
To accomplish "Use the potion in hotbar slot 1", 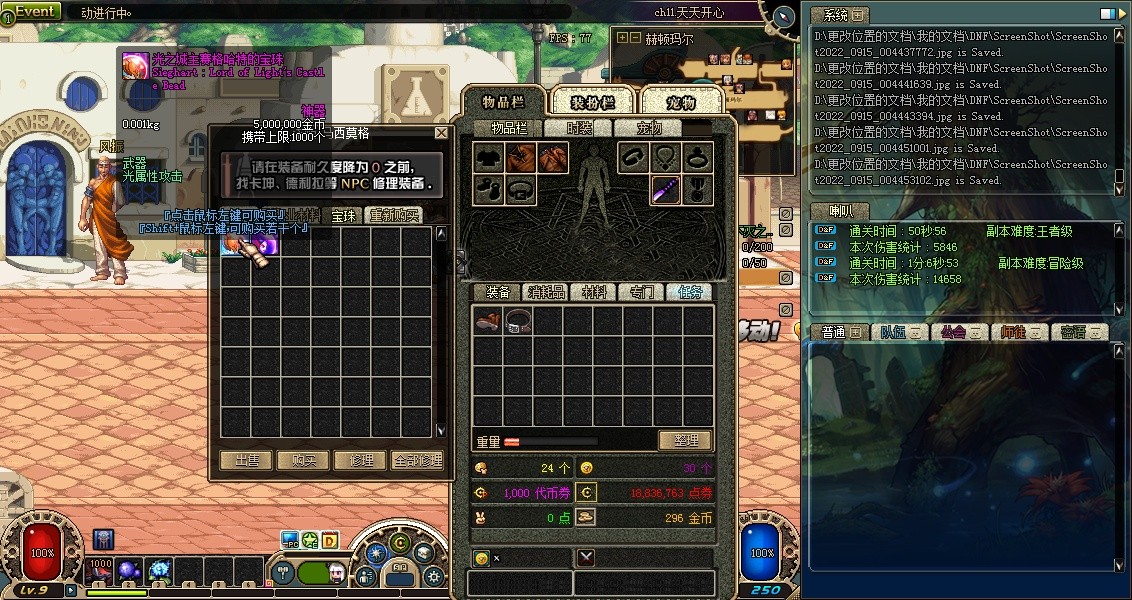I will pos(101,571).
